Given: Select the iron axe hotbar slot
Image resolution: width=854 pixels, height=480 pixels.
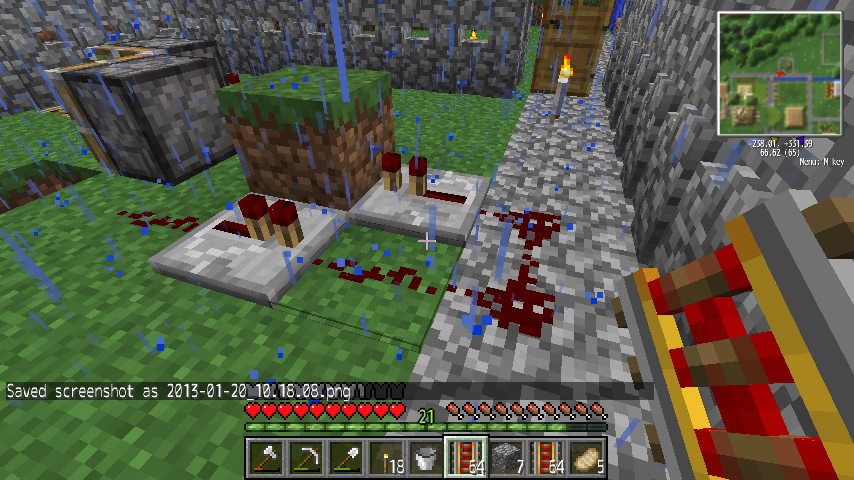Looking at the screenshot, I should pos(265,458).
